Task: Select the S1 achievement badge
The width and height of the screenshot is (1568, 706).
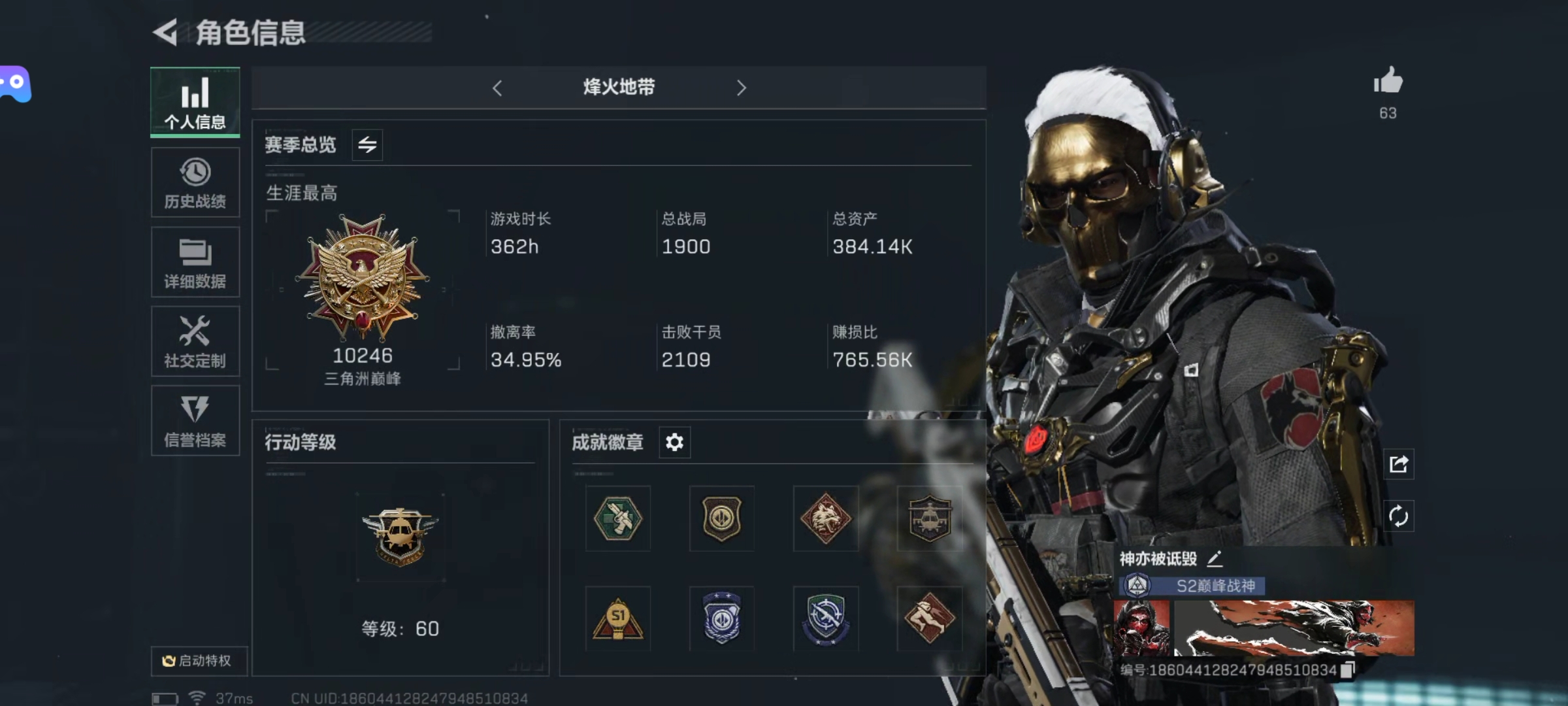Action: 618,618
